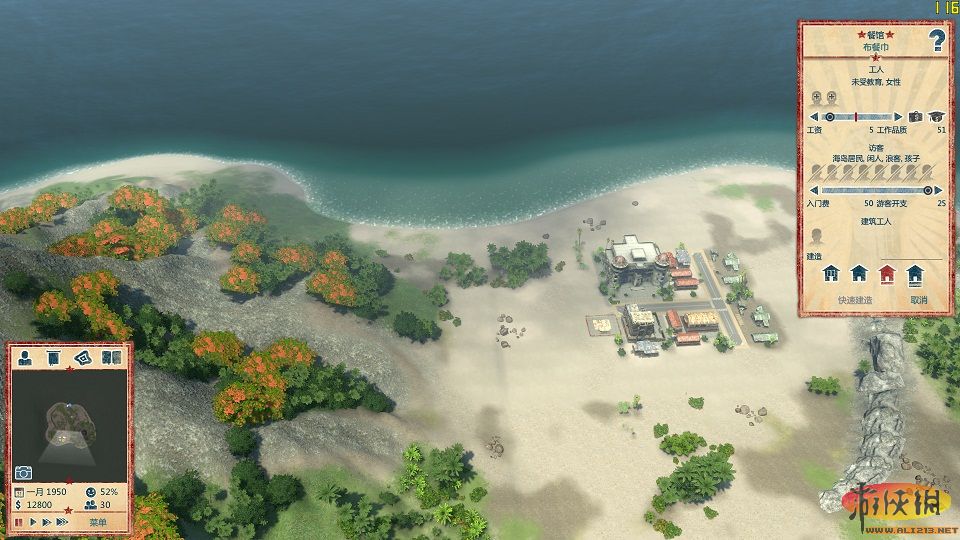Adjust the entry fee slider handle

(x=929, y=190)
